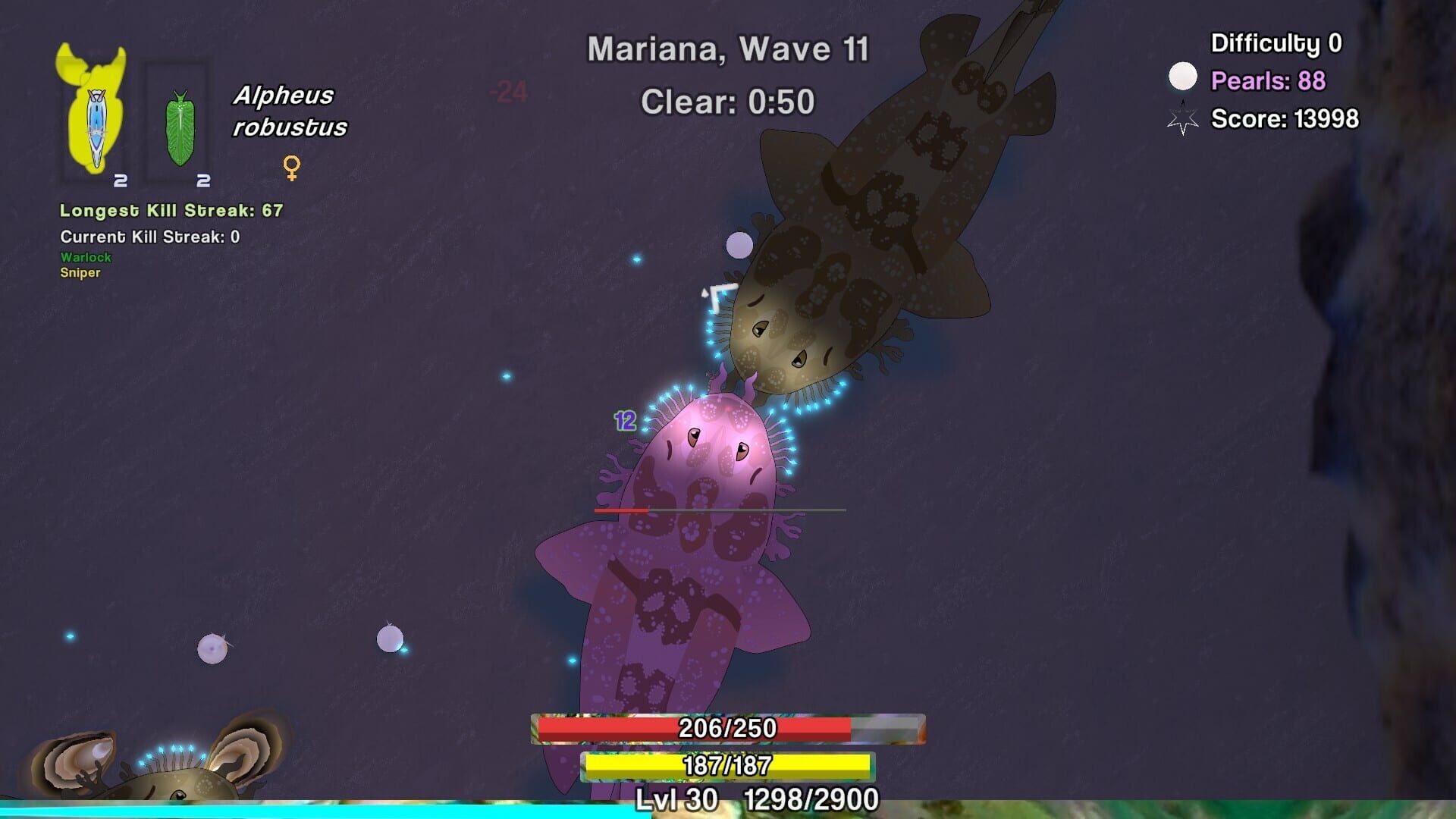The height and width of the screenshot is (819, 1456).
Task: Click the Lvl 30 experience readout
Action: tap(676, 797)
